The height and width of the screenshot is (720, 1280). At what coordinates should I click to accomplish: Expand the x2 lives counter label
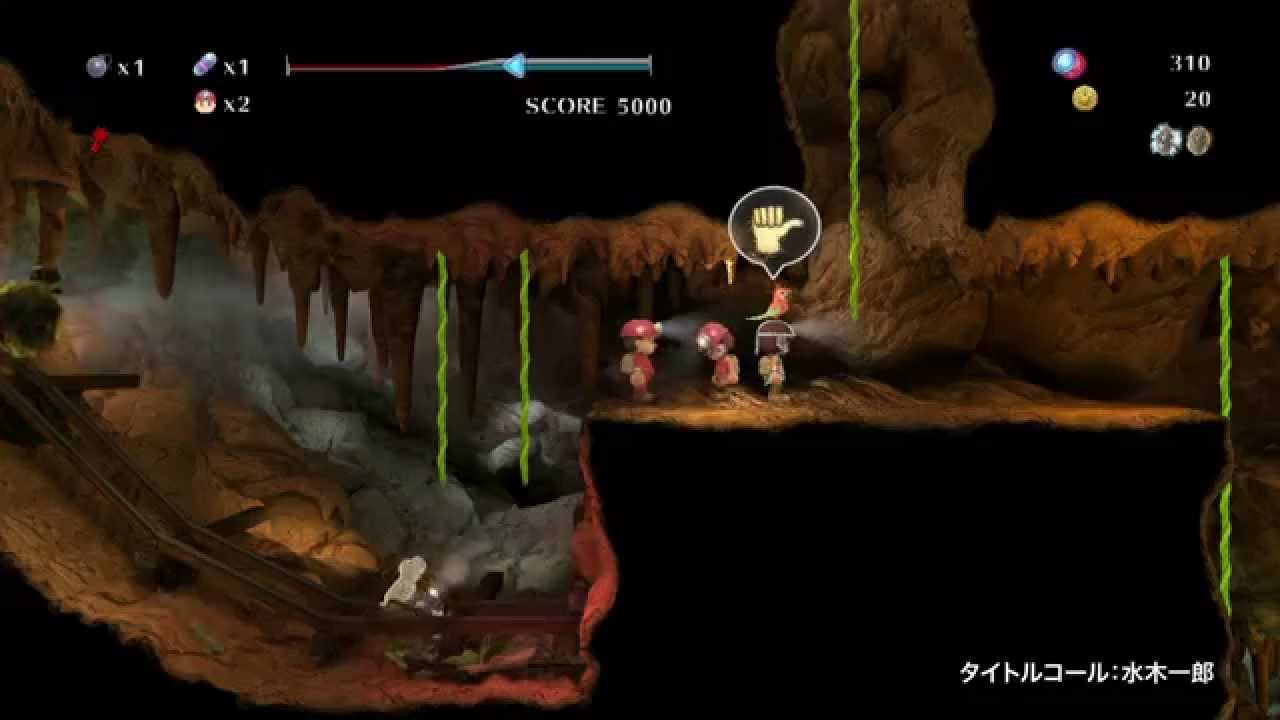[x=236, y=105]
